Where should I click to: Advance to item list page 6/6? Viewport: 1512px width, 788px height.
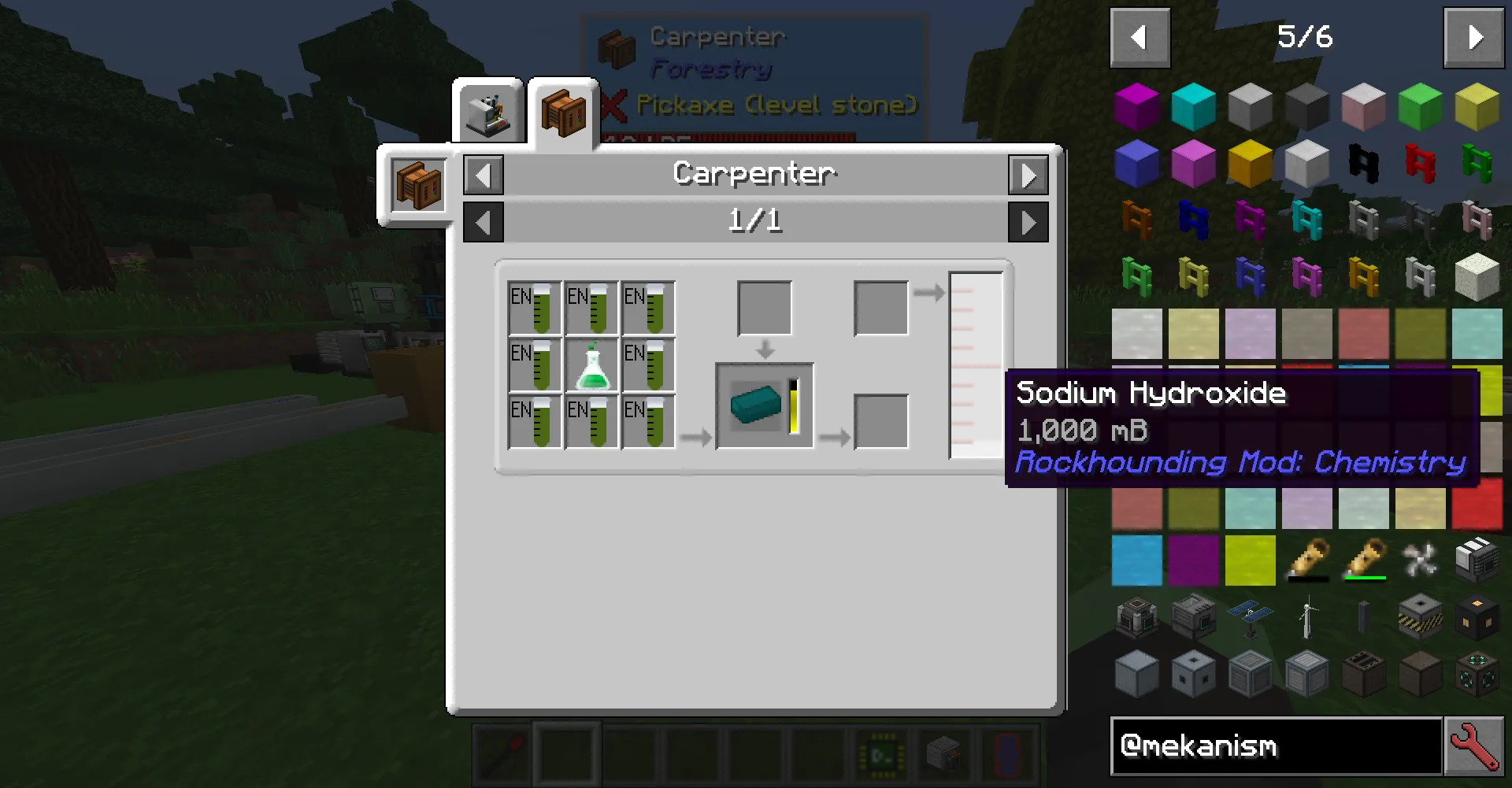click(1473, 37)
